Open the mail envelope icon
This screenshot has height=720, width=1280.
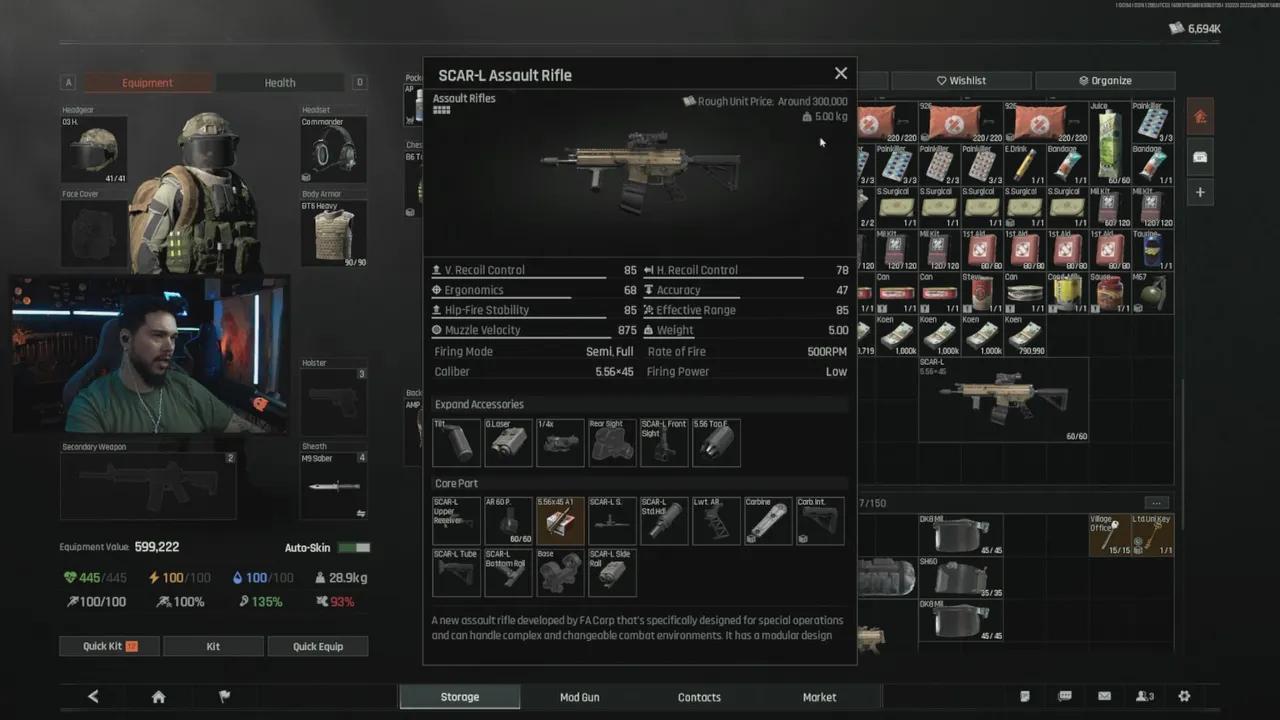click(x=1104, y=697)
